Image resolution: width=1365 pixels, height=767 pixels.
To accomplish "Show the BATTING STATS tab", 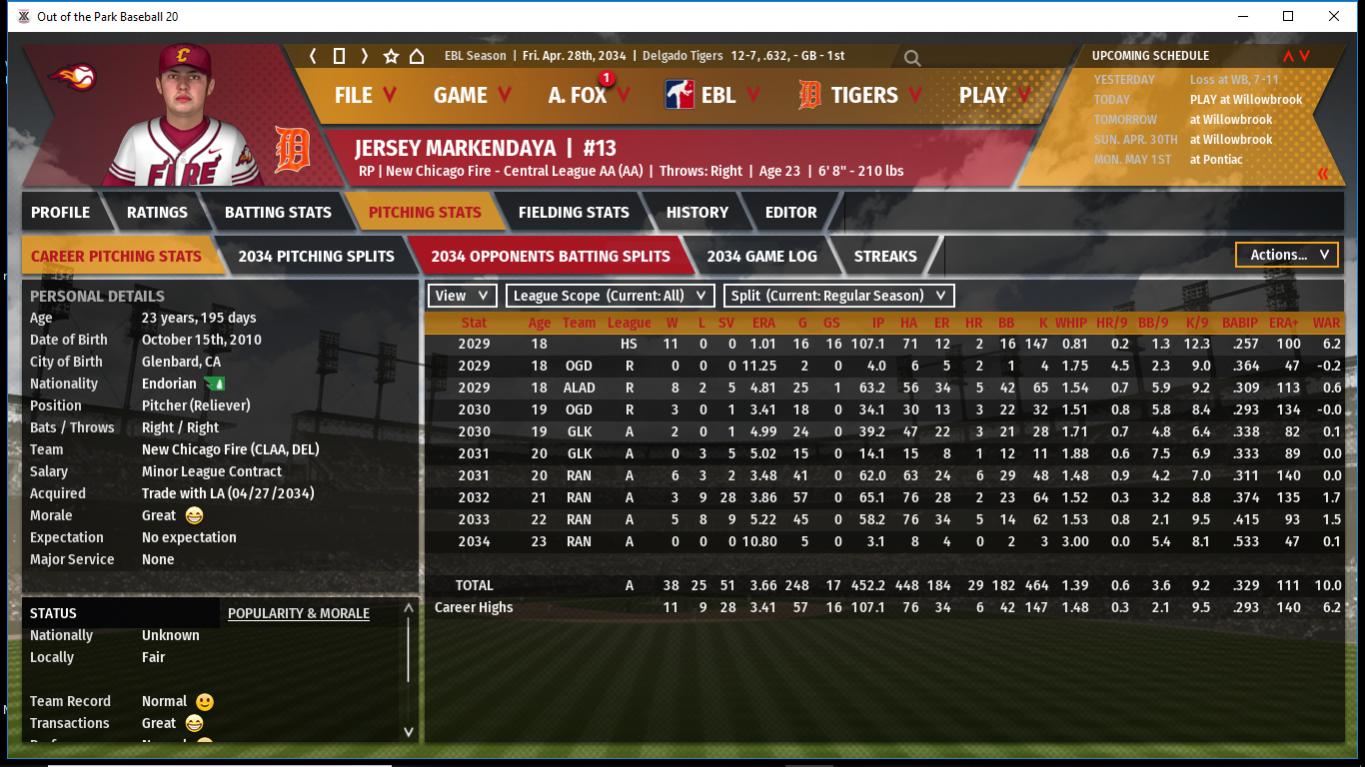I will coord(277,212).
